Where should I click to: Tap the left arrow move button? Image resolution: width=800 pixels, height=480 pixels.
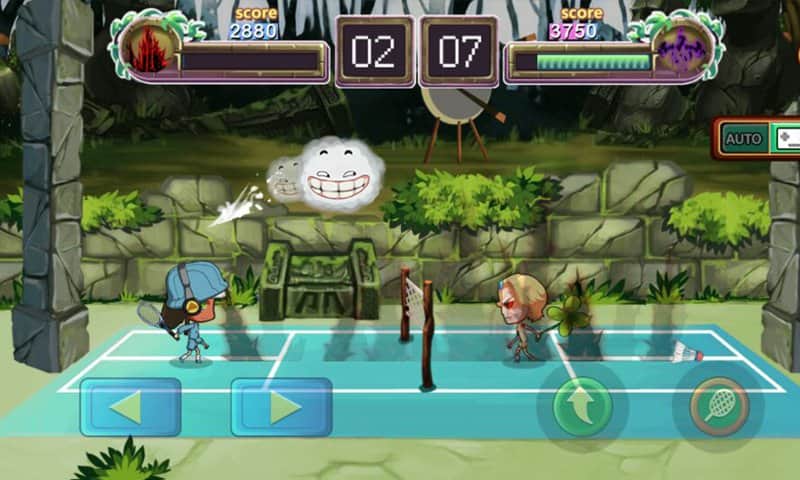130,407
